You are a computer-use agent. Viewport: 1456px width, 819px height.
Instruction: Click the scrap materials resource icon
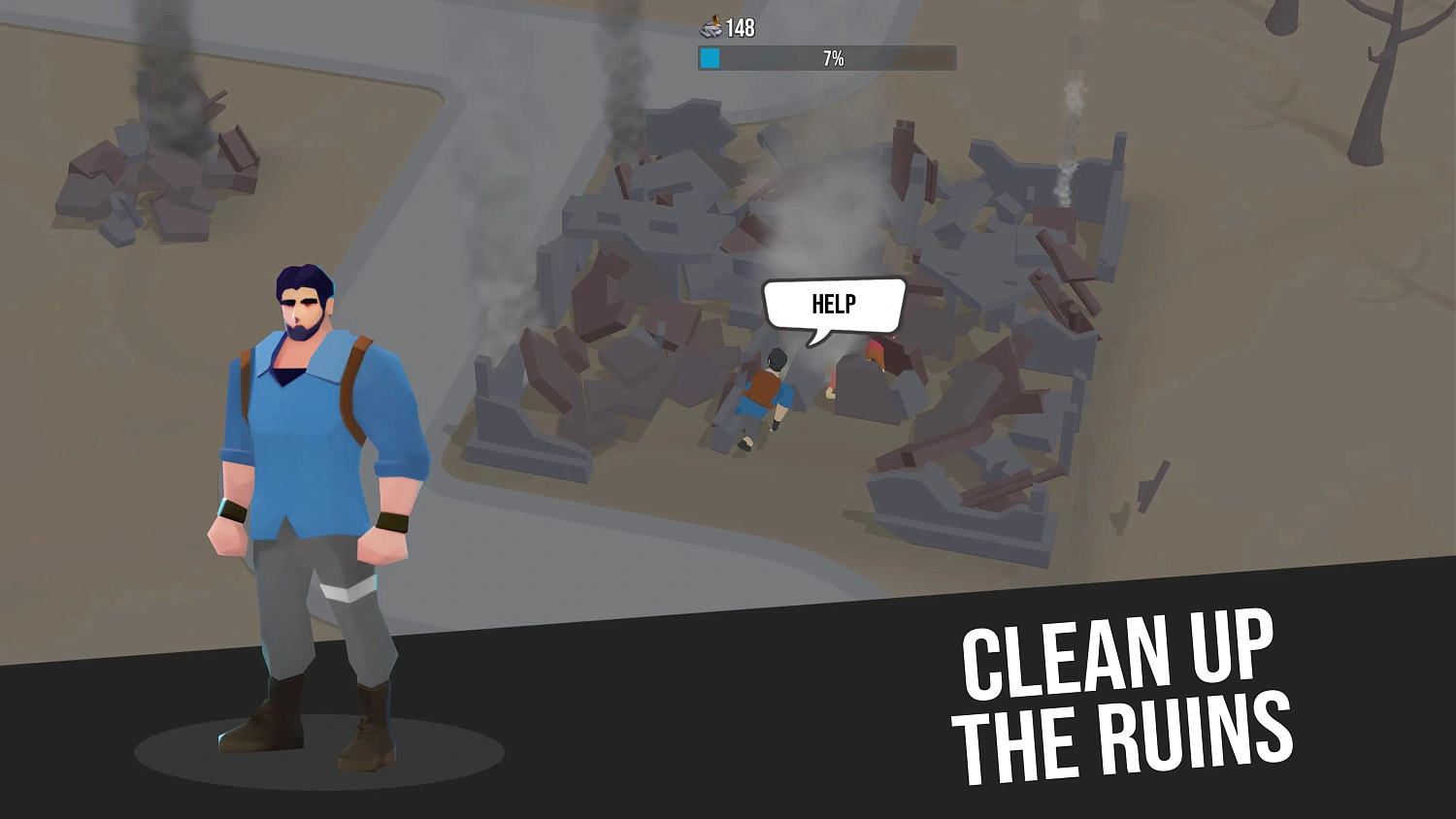[710, 27]
